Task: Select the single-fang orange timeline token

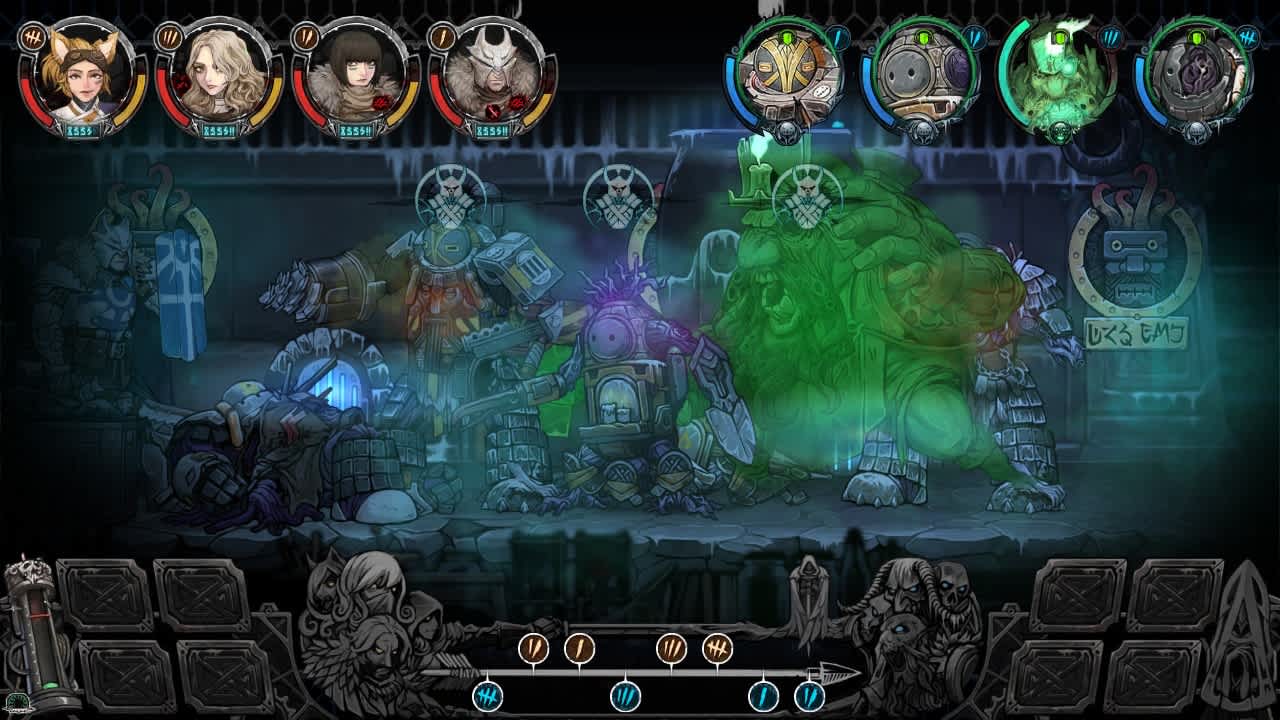Action: point(578,648)
